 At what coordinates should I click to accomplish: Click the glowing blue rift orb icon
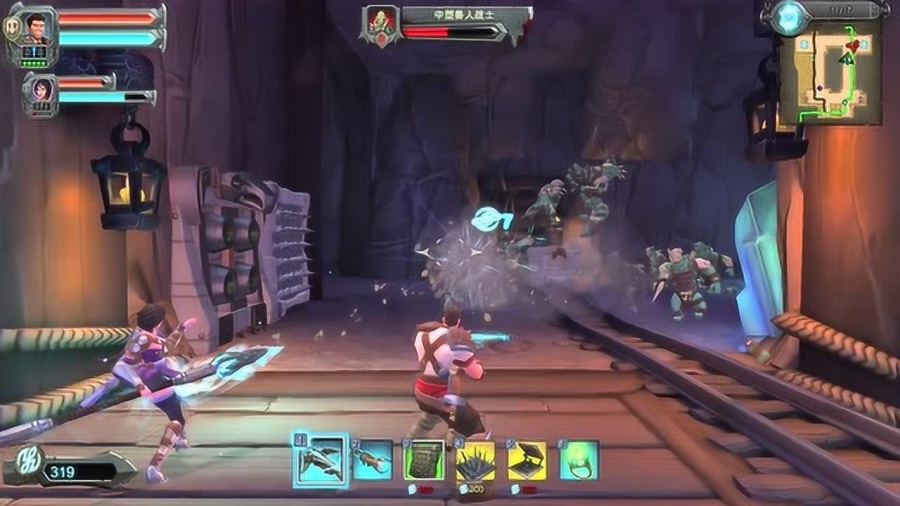(790, 17)
